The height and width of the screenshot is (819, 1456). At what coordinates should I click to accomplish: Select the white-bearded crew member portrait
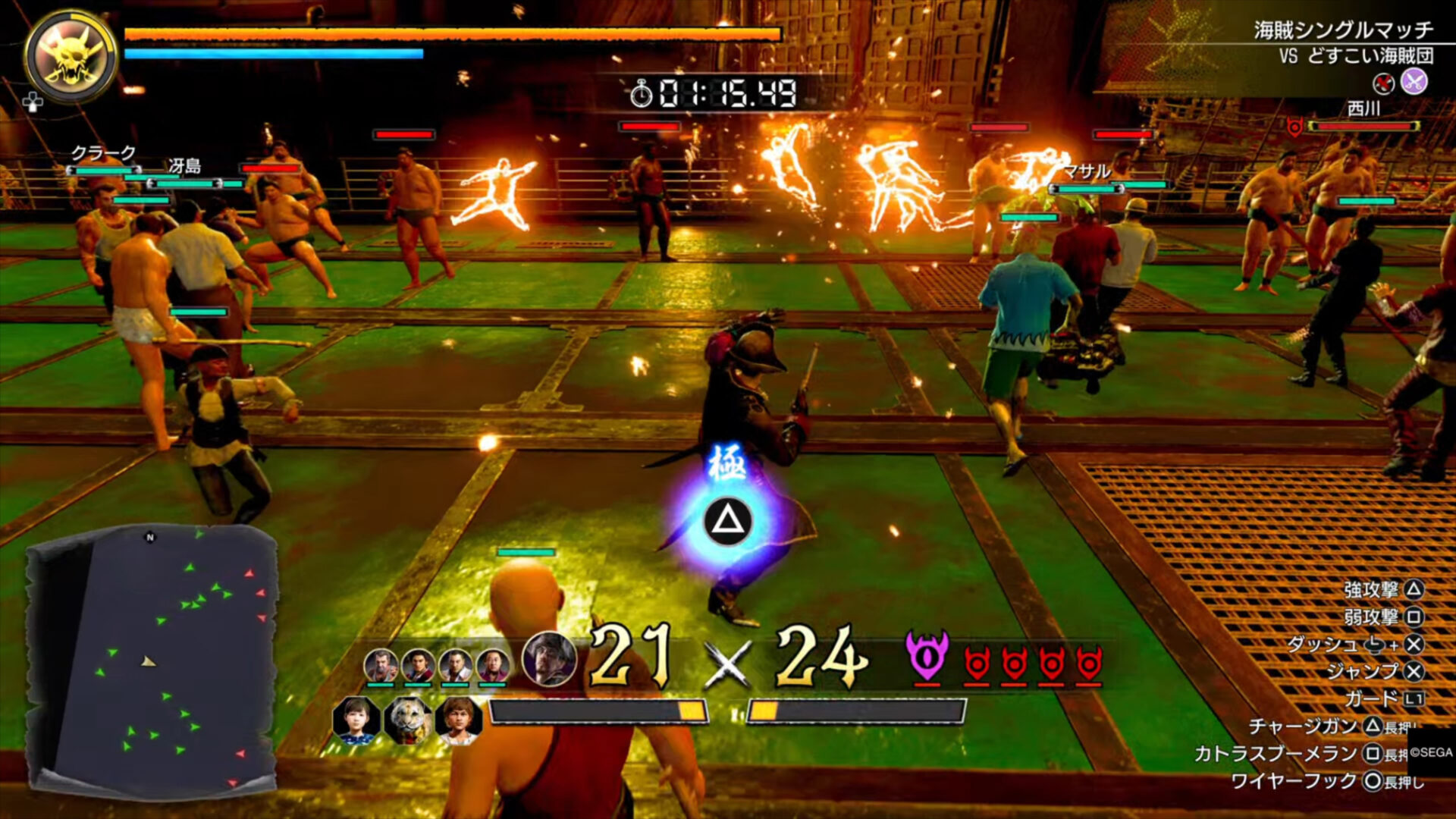point(381,666)
